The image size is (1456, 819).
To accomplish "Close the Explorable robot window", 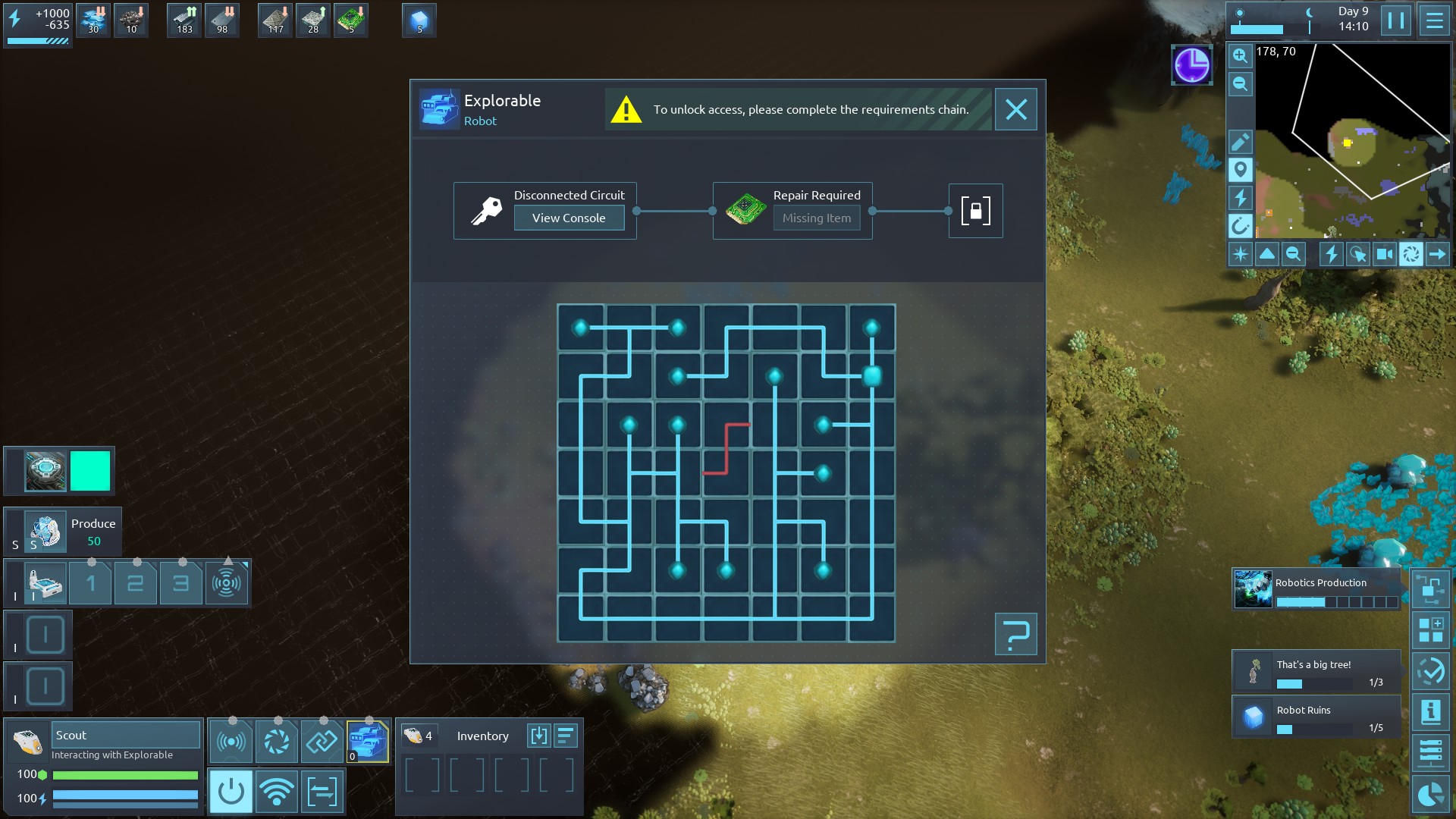I will click(1015, 109).
